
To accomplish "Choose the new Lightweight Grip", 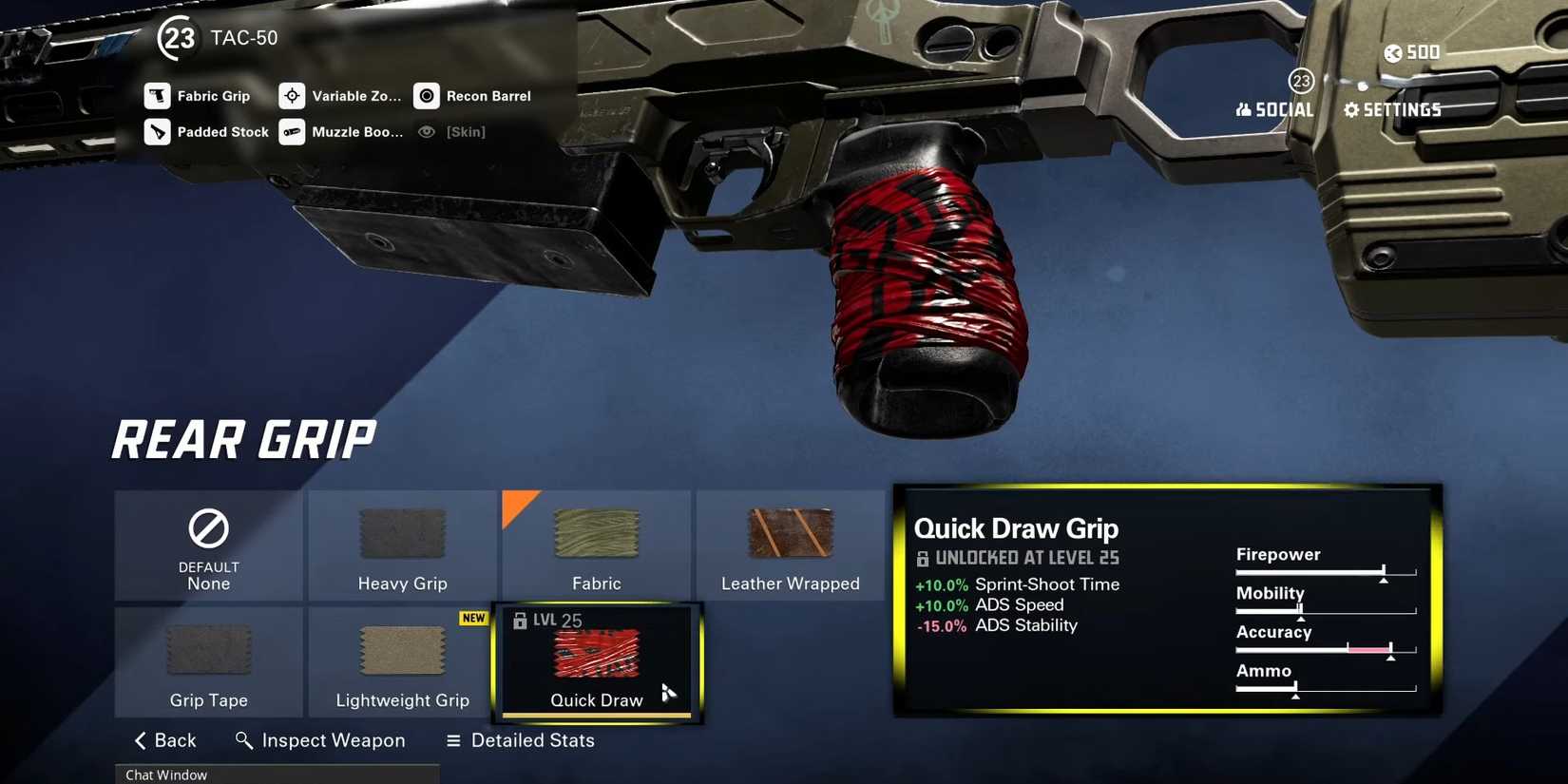I will coord(402,663).
